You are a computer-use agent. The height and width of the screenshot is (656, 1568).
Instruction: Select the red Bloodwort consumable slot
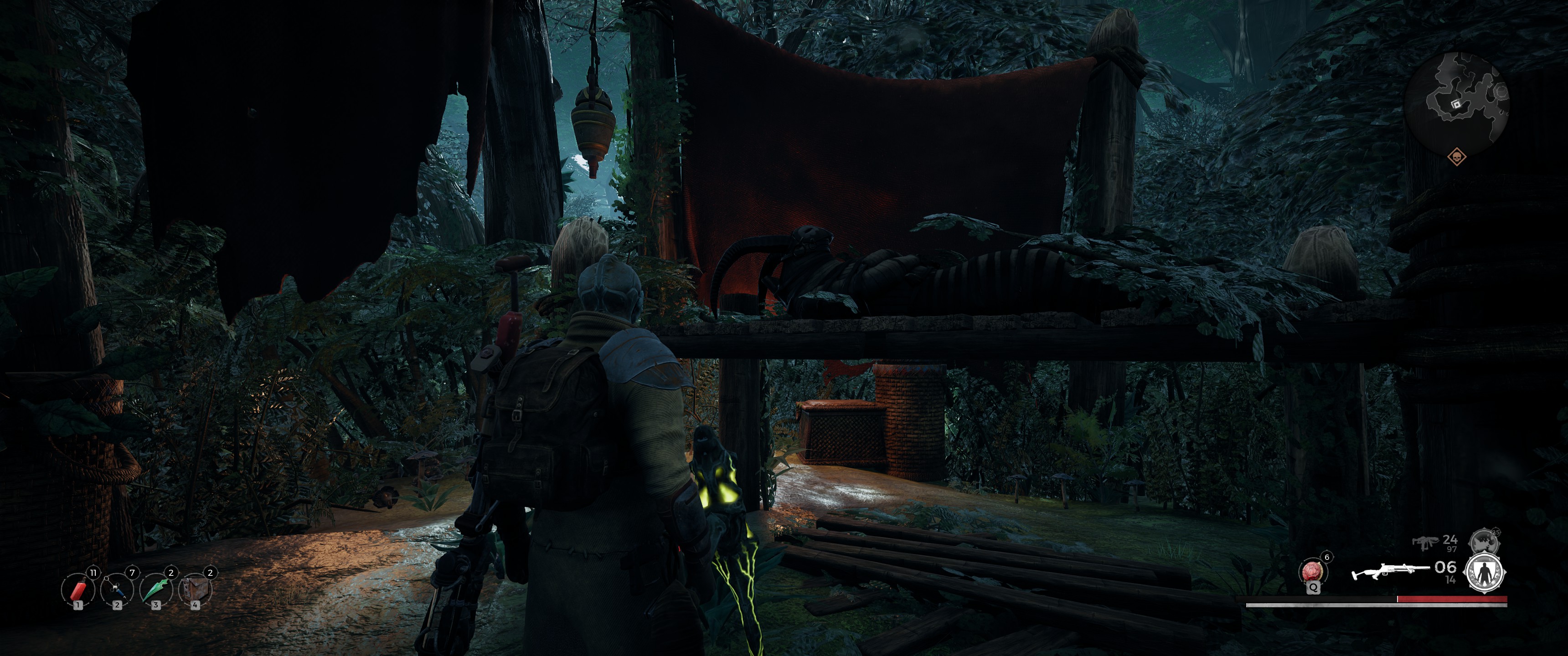point(78,589)
